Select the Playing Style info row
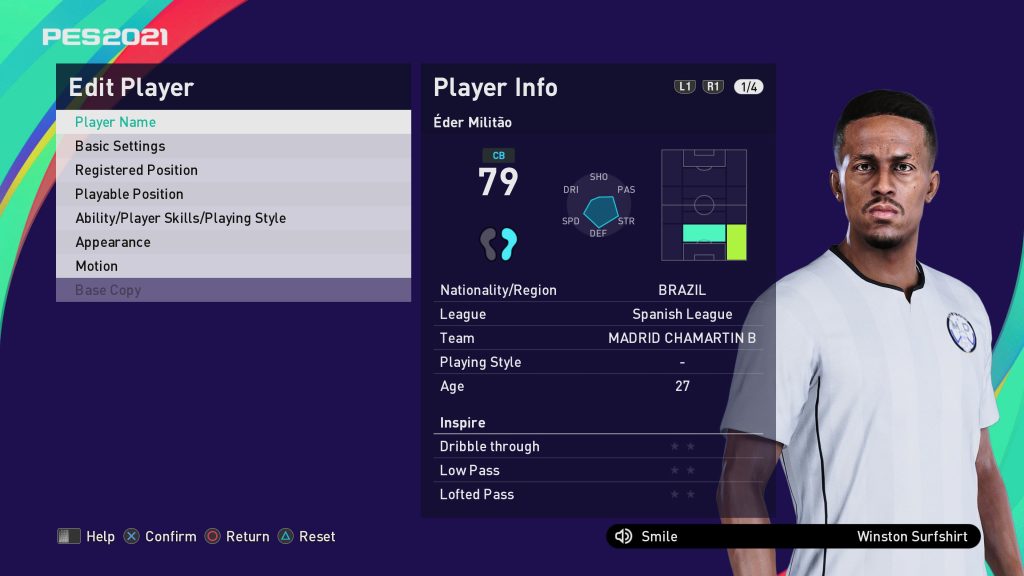The height and width of the screenshot is (576, 1024). tap(597, 362)
